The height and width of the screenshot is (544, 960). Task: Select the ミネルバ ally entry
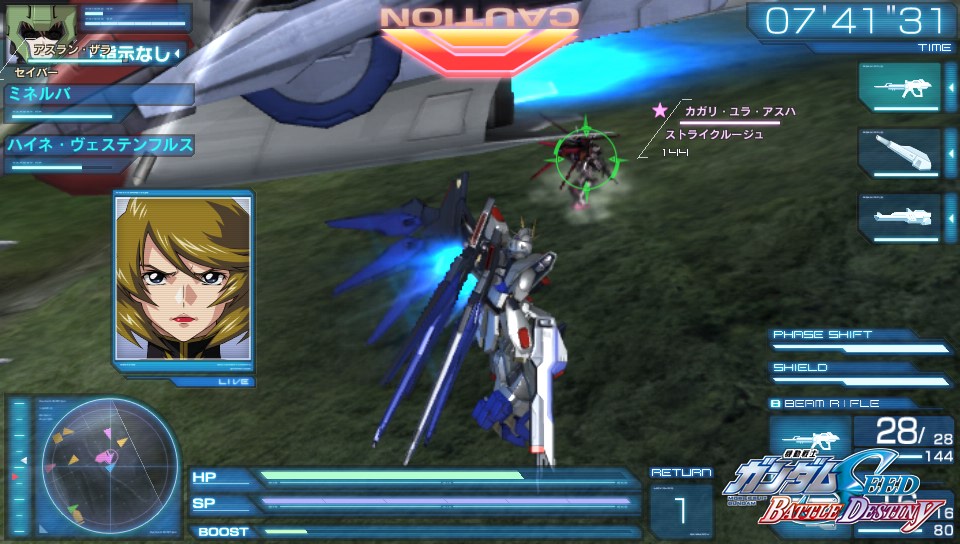pos(98,96)
